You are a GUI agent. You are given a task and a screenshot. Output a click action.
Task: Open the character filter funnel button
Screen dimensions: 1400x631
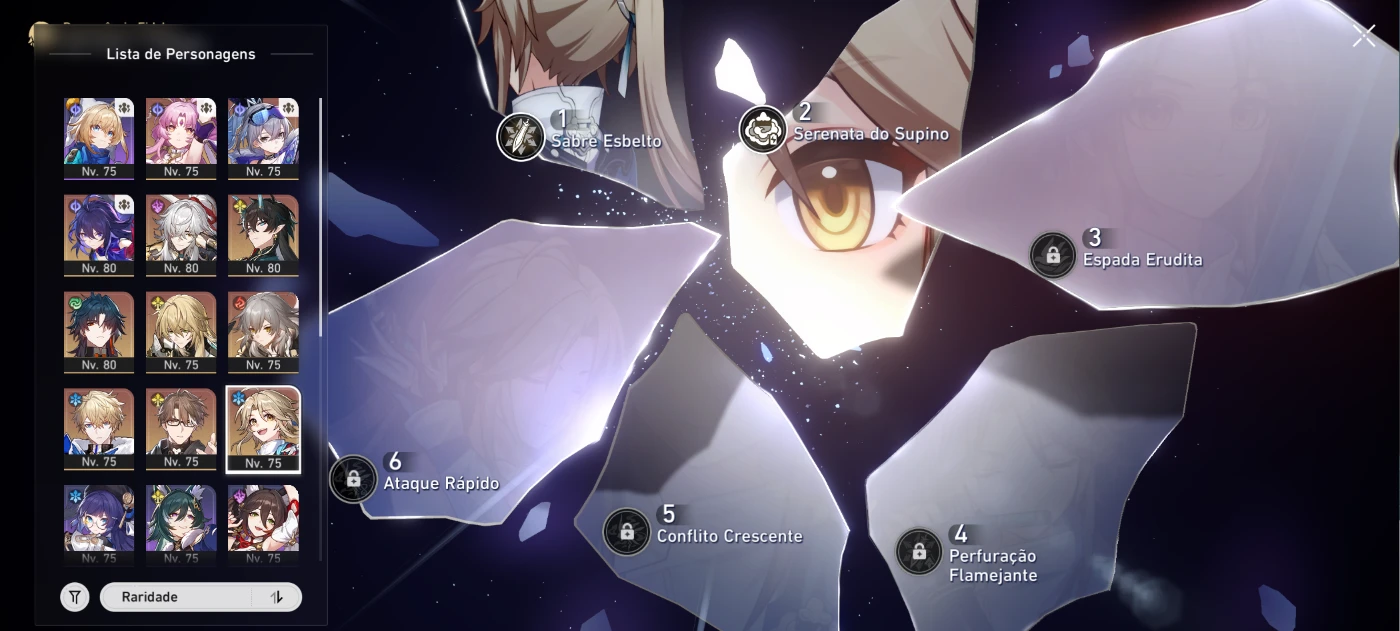coord(75,597)
